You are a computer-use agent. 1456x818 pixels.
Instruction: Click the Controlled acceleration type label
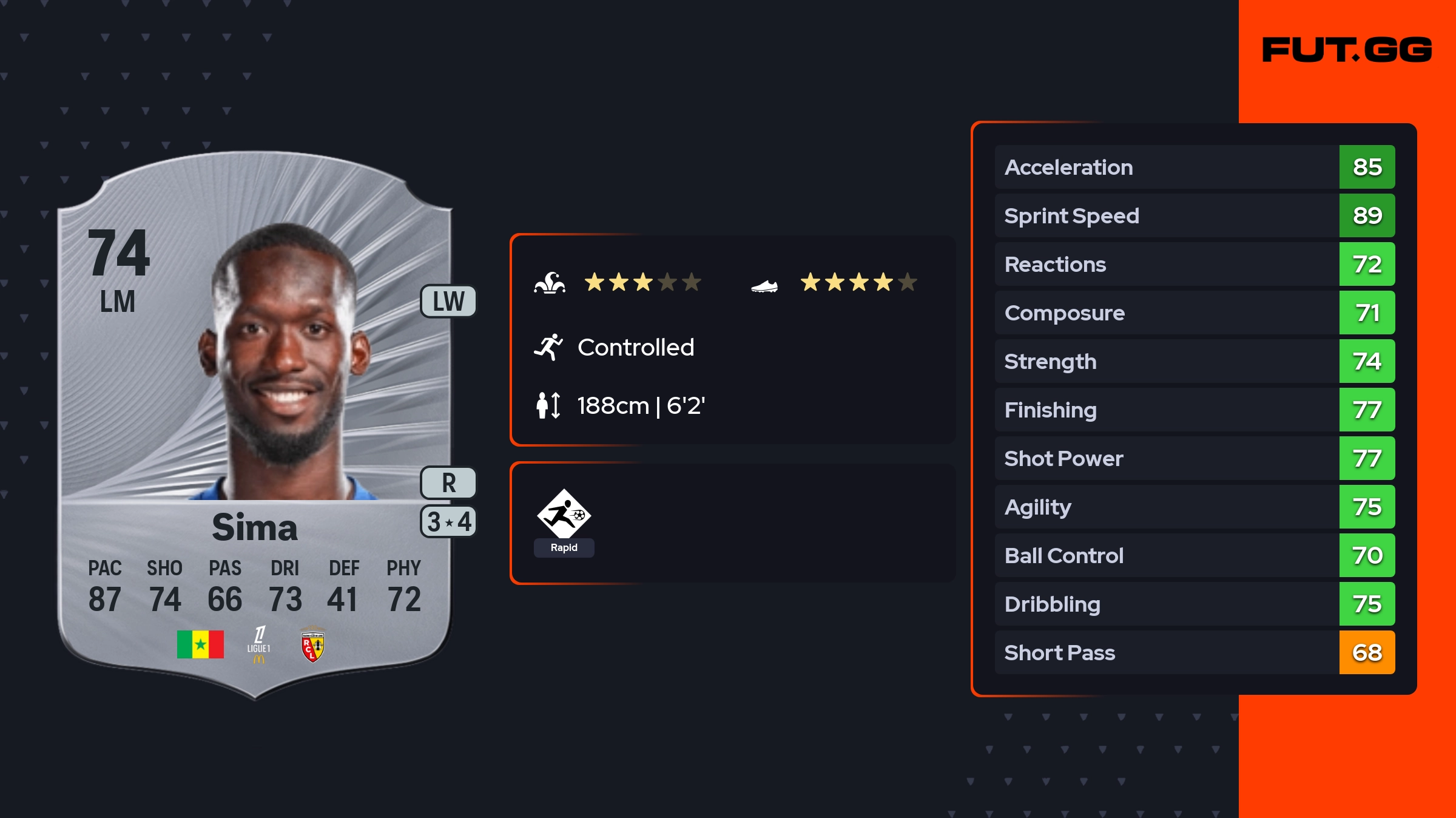(635, 348)
